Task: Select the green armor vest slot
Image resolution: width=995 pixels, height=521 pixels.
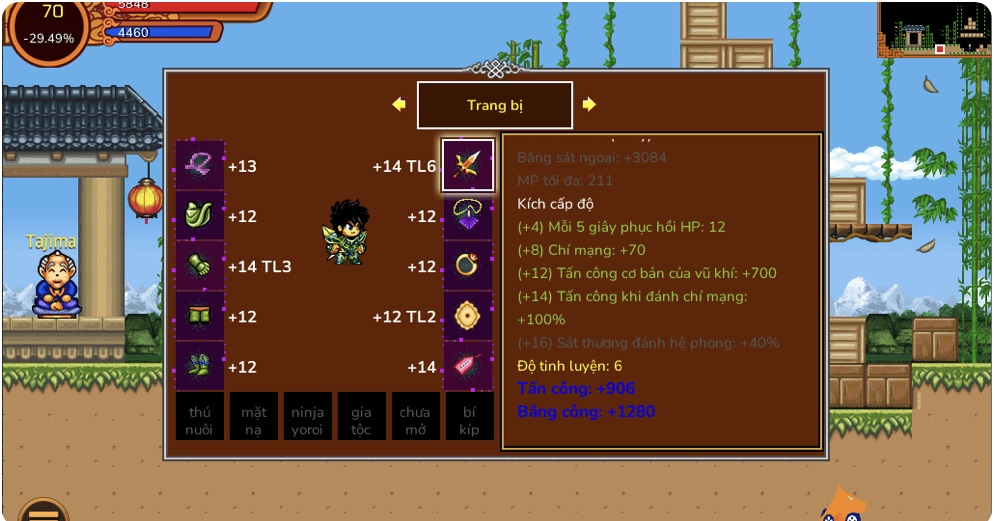Action: pos(200,216)
